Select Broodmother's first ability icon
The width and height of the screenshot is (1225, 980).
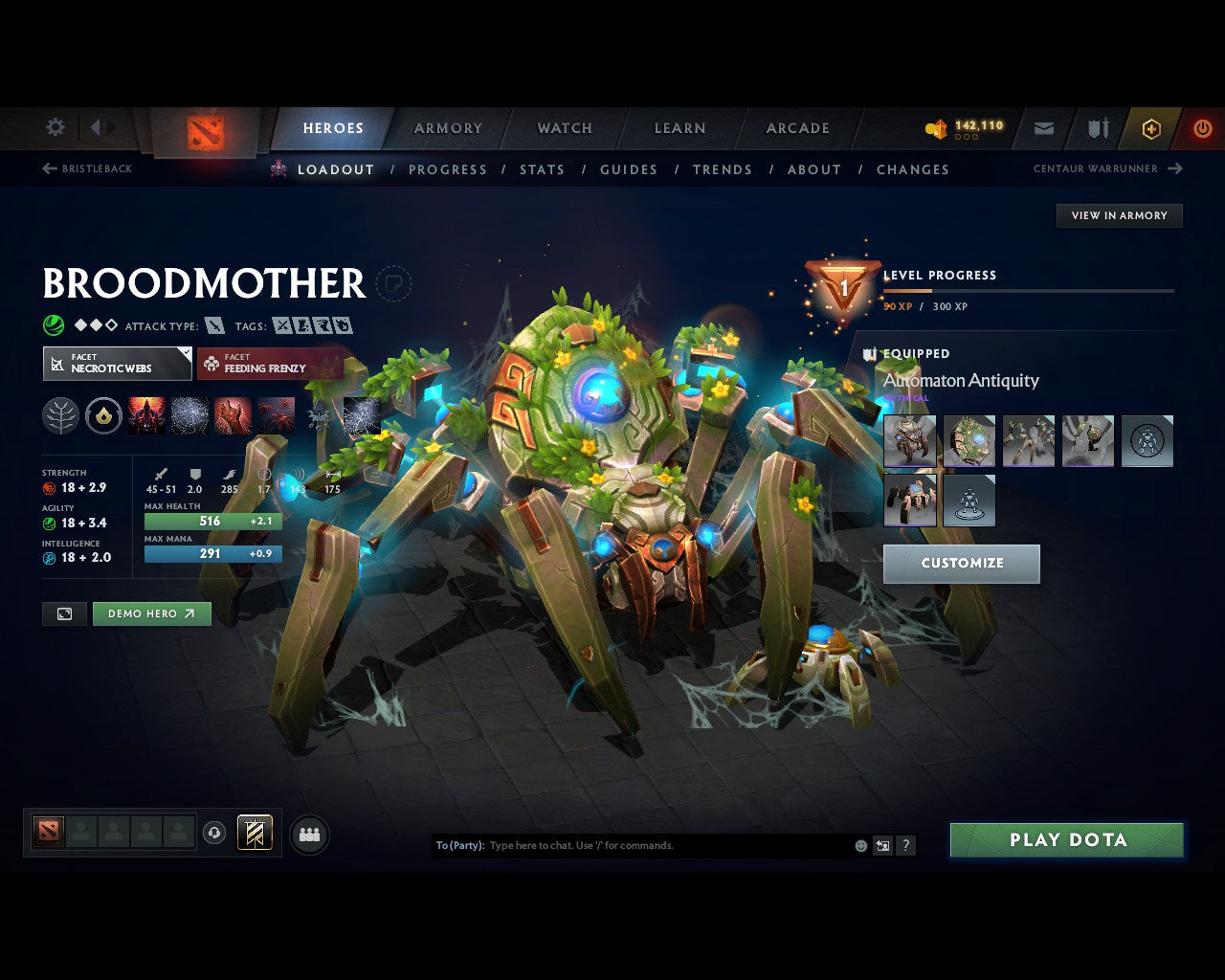[146, 414]
